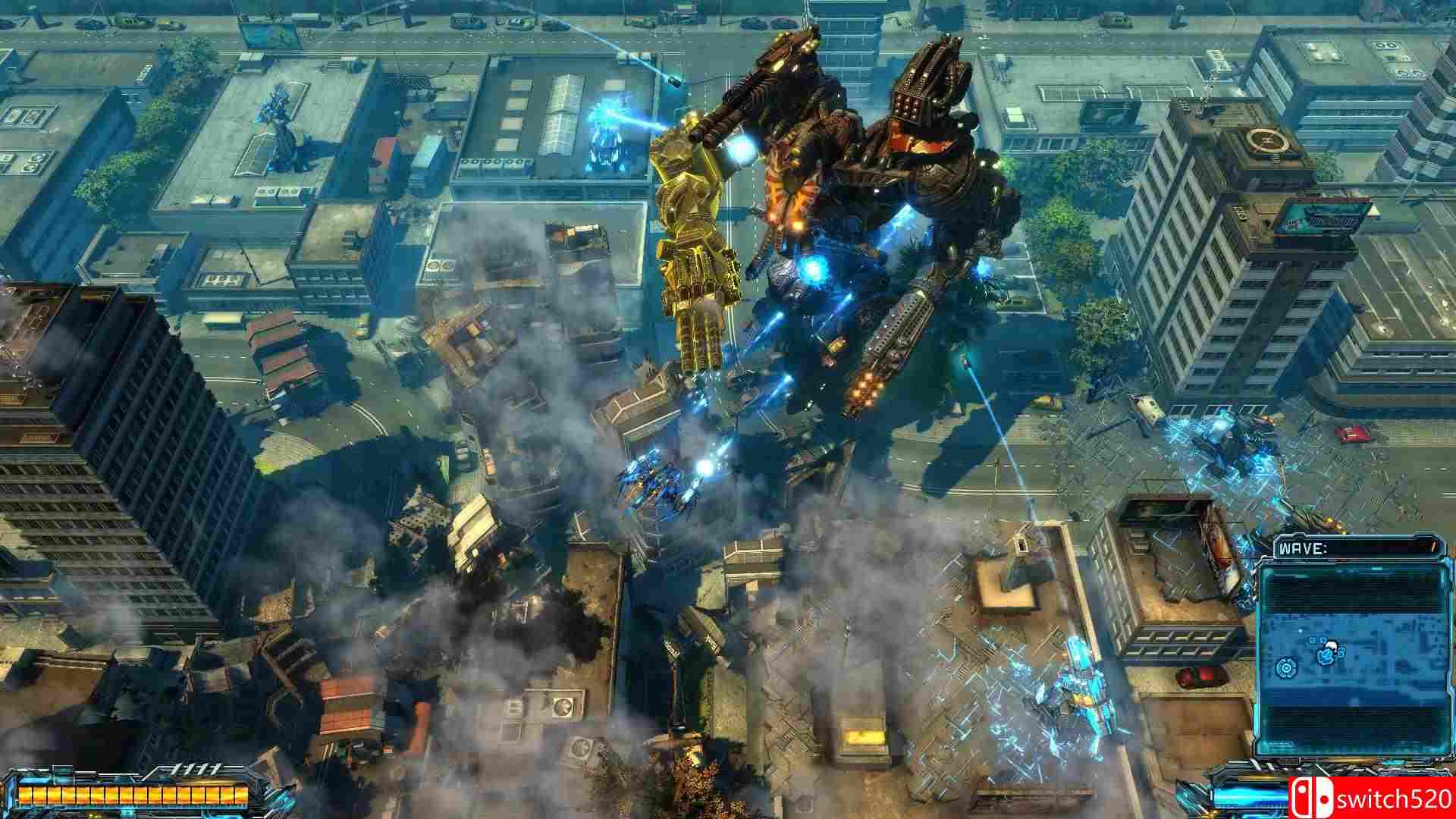Click the wave number on the WAVE panel
Image resolution: width=1456 pixels, height=819 pixels.
(x=1433, y=548)
